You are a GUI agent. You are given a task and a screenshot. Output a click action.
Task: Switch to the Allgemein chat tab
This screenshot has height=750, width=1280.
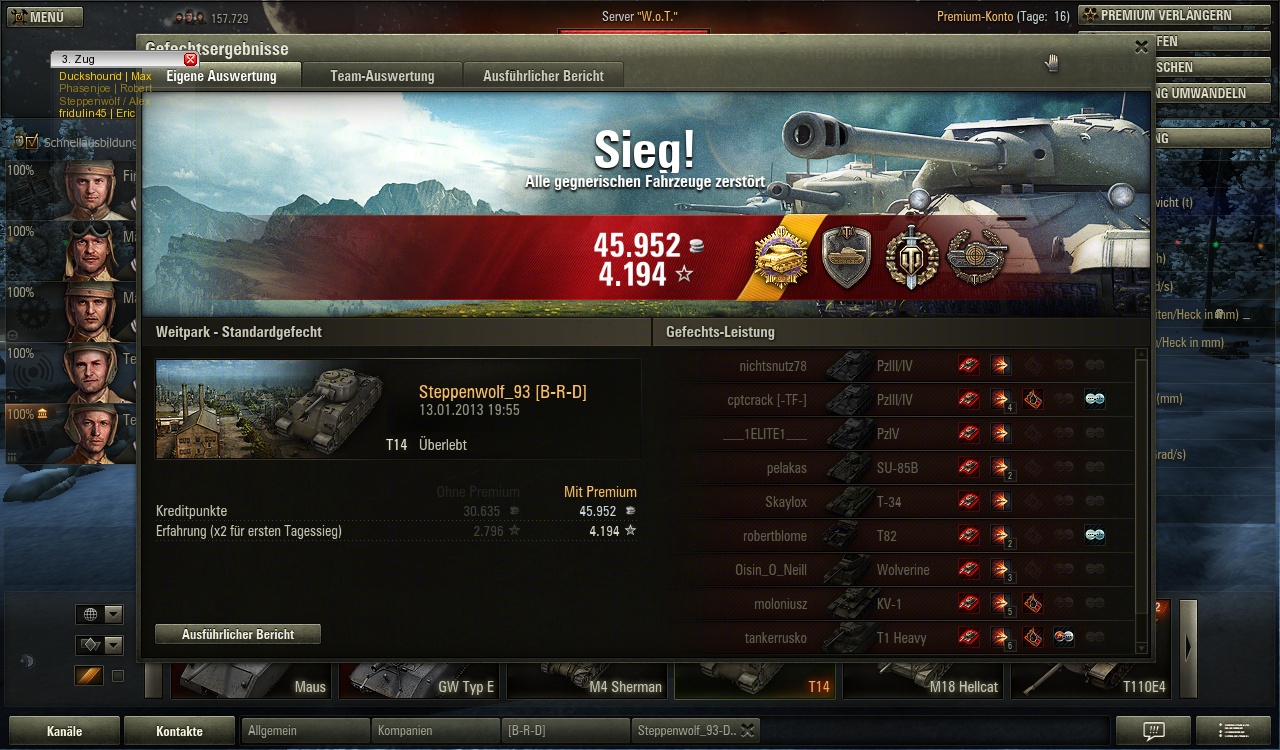304,731
